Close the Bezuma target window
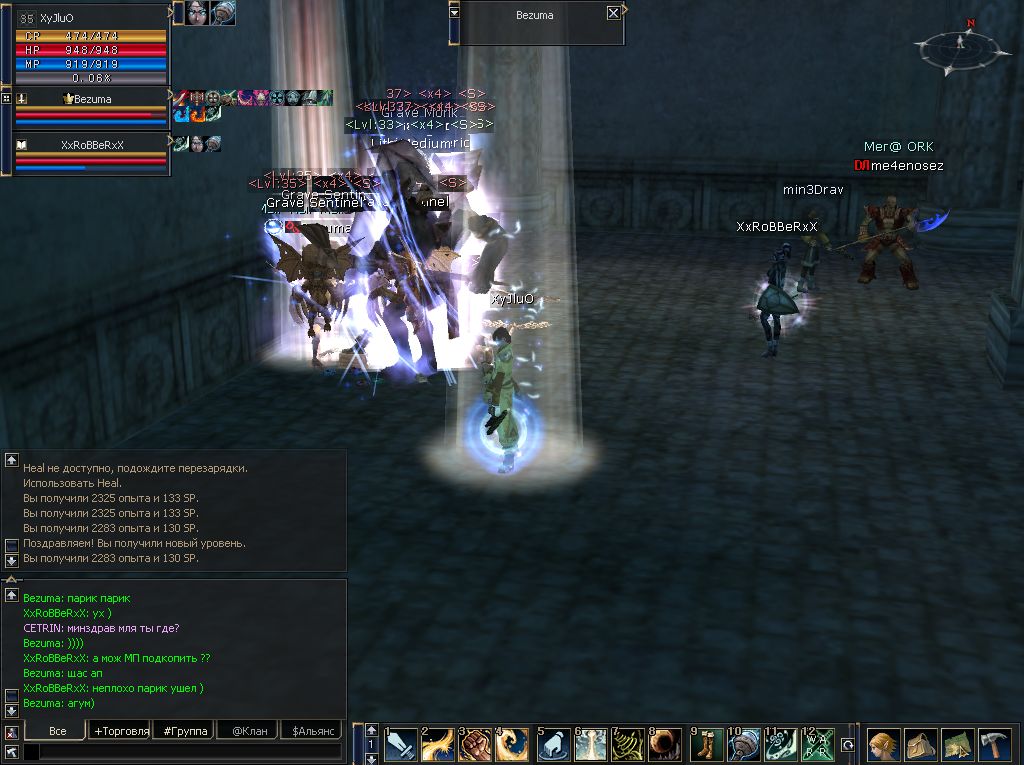1024x765 pixels. point(613,14)
